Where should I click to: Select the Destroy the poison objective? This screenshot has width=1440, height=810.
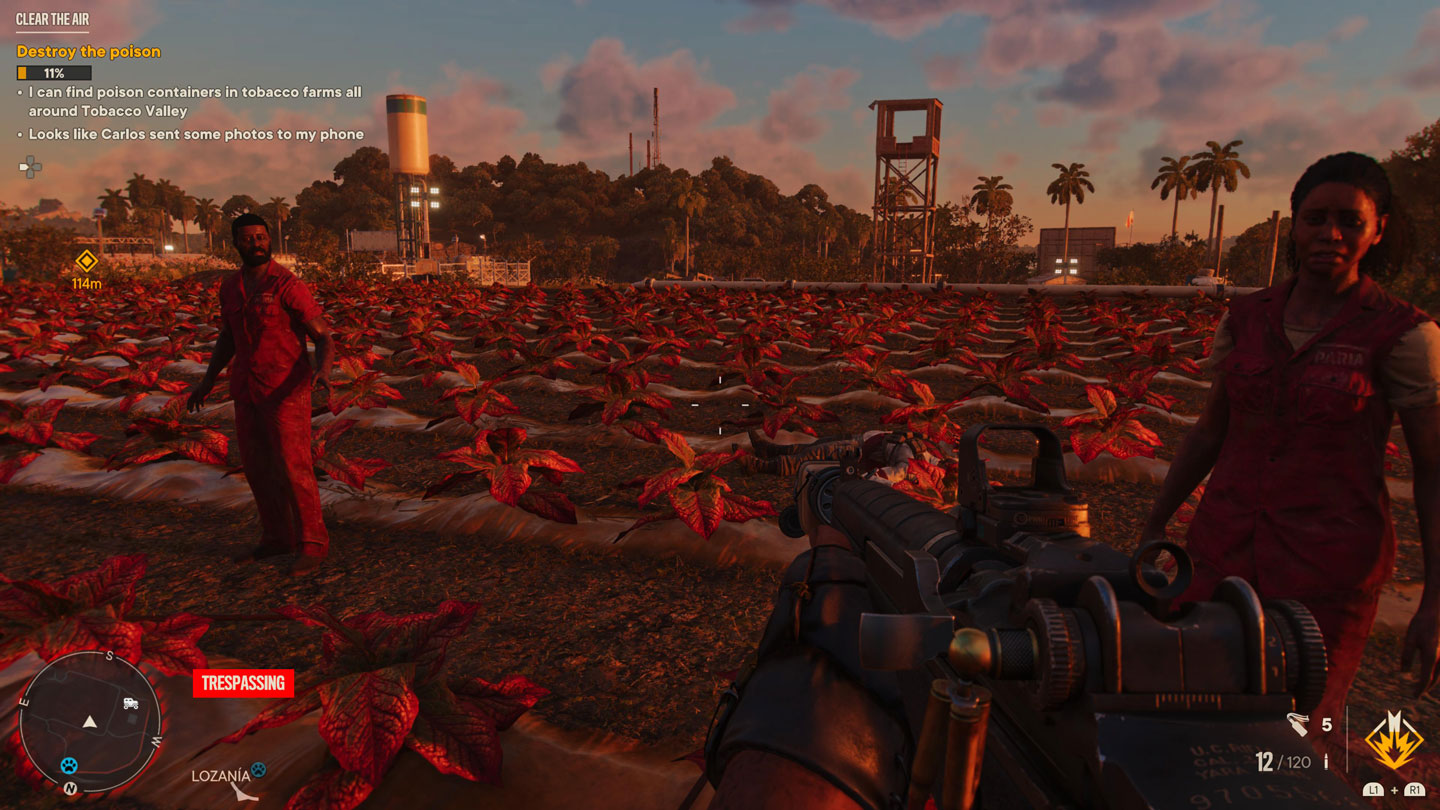point(89,51)
